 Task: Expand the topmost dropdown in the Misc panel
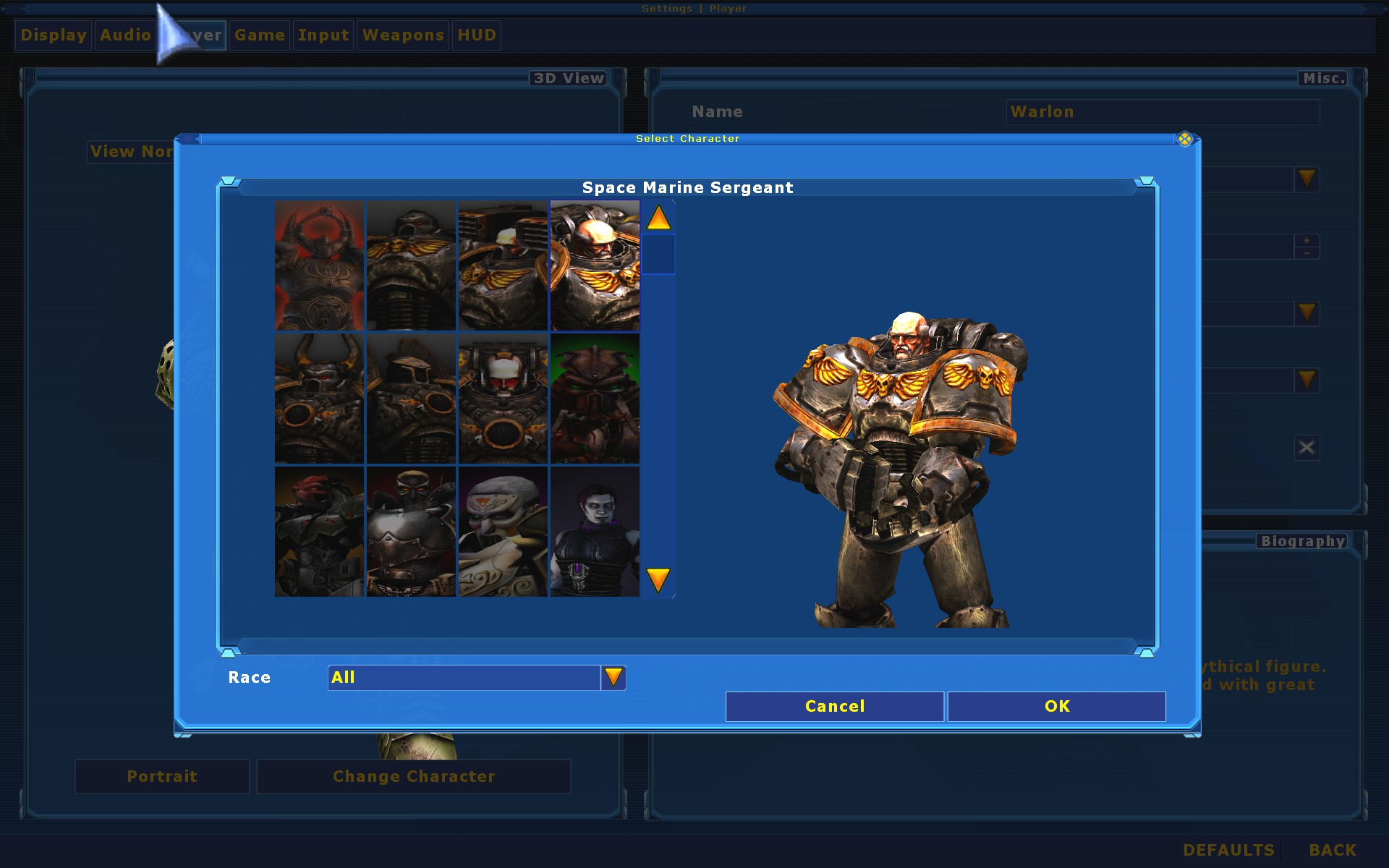click(1306, 179)
